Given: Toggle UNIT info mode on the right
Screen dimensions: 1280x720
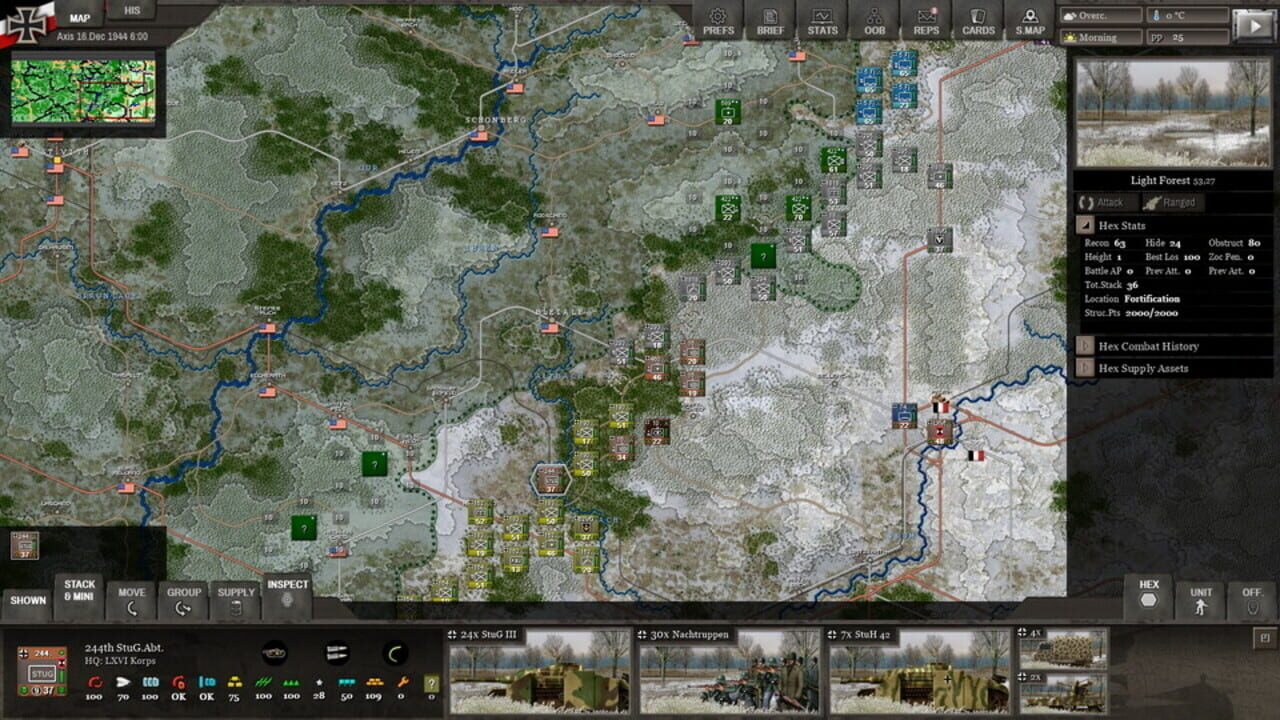Looking at the screenshot, I should click(x=1198, y=597).
